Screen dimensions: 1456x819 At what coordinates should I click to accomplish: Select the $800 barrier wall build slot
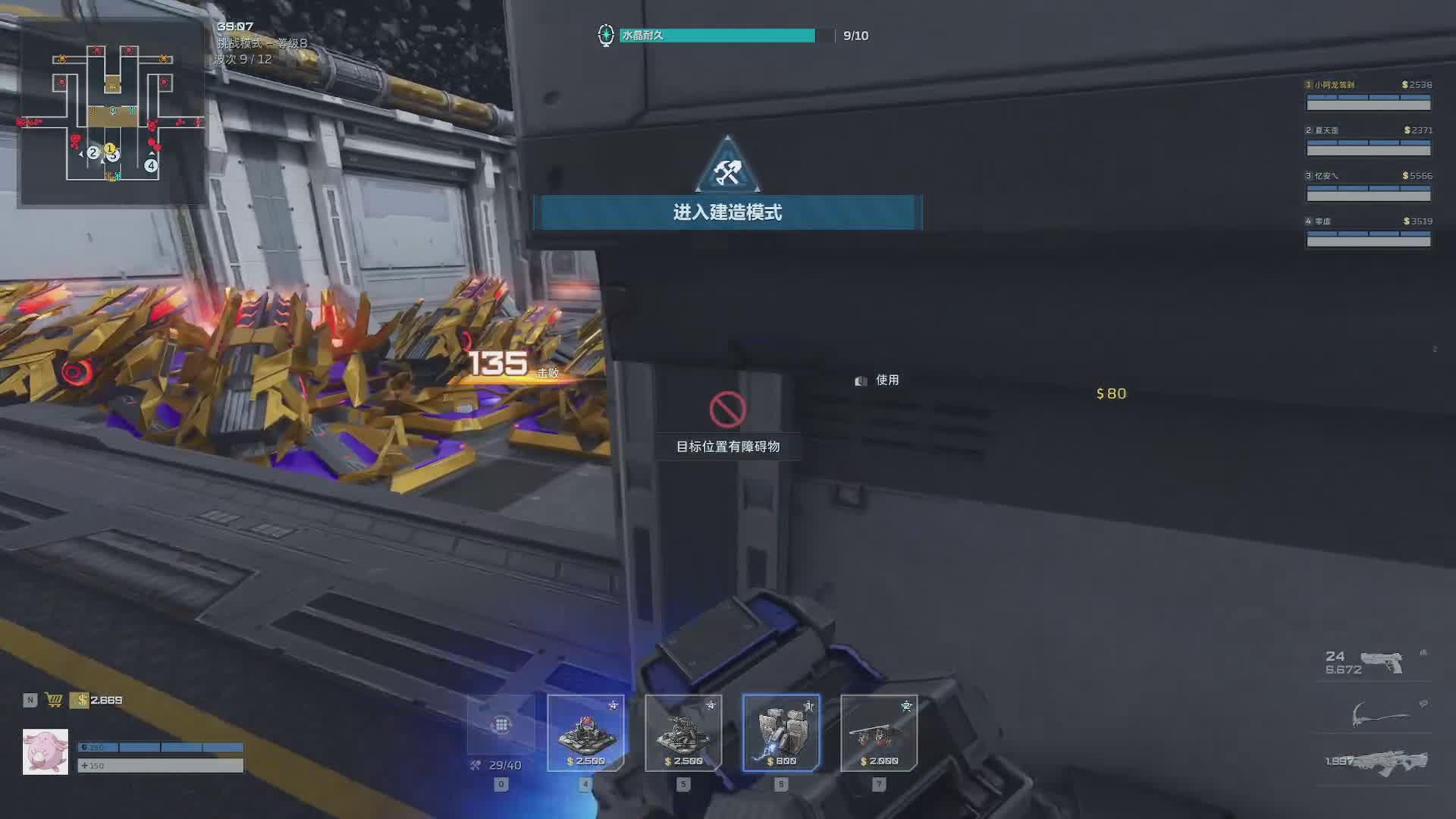click(781, 733)
